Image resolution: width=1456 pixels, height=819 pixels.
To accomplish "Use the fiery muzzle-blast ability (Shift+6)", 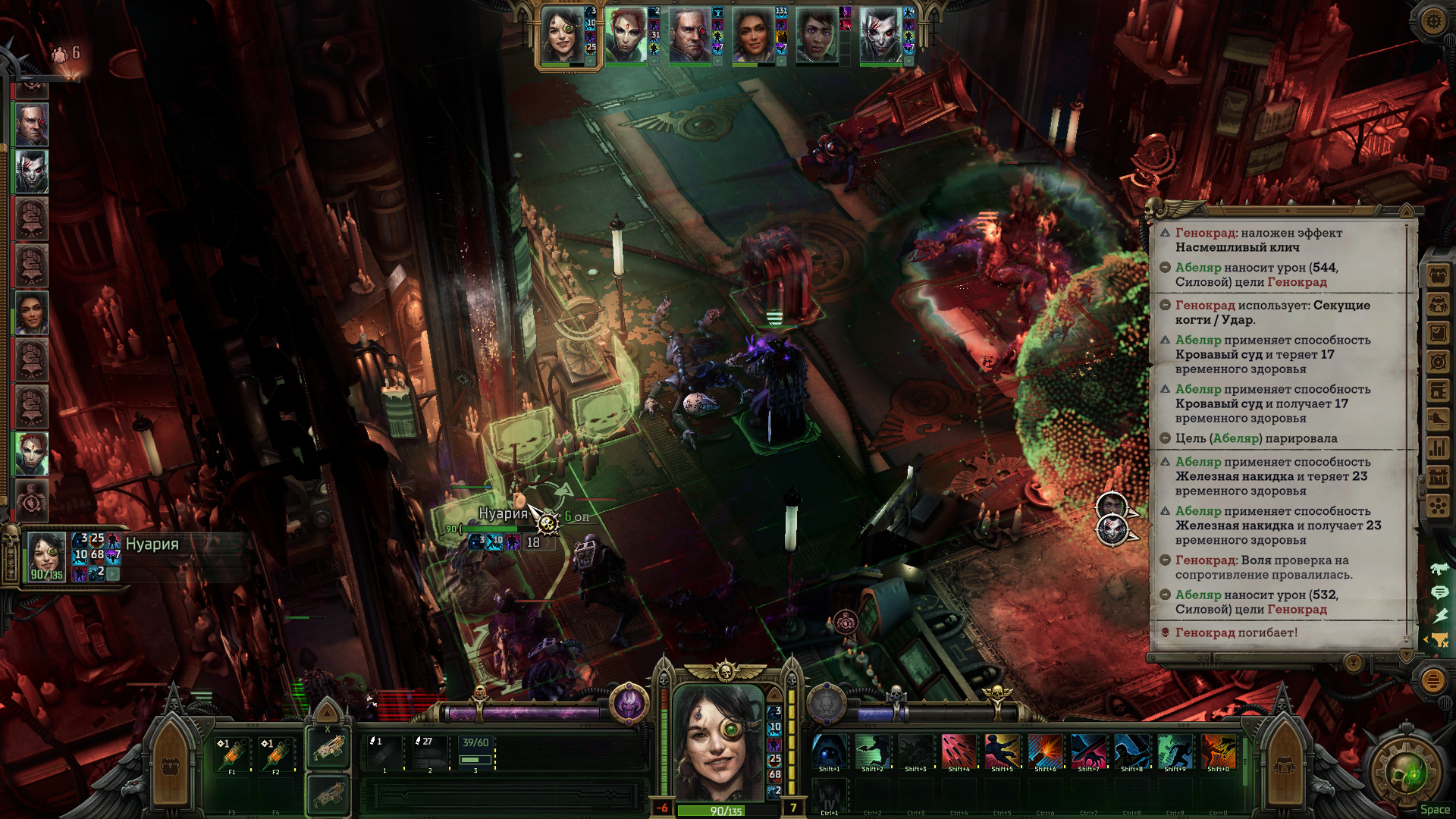I will point(1045,752).
